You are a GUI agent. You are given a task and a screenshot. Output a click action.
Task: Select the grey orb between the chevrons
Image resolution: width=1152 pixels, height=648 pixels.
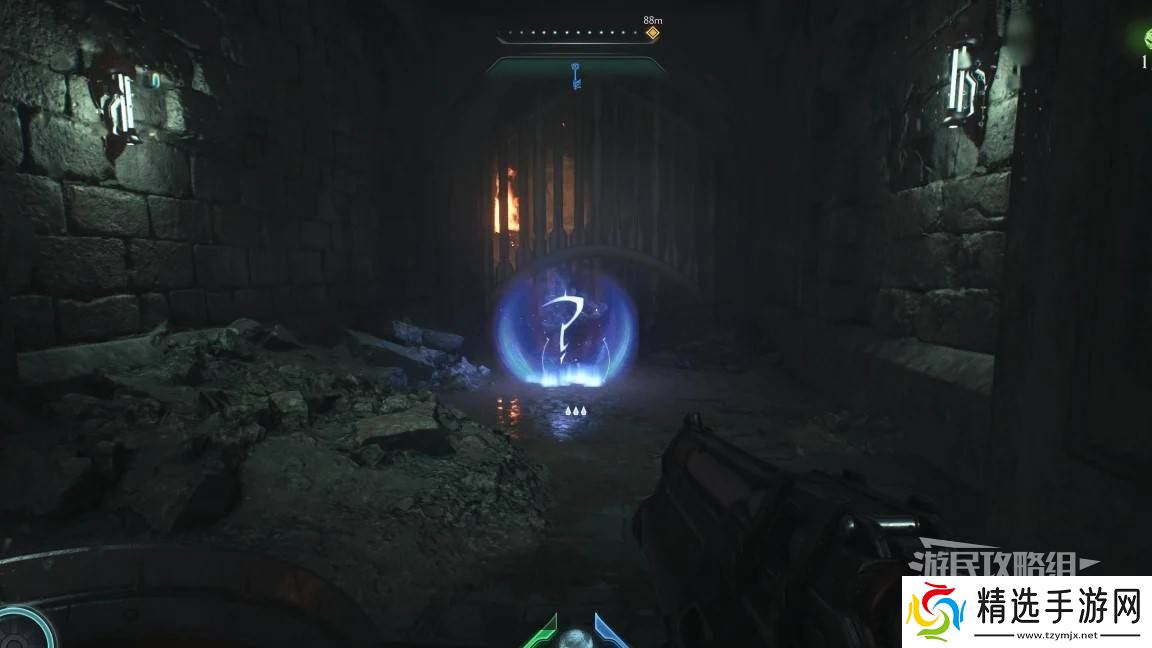[575, 638]
